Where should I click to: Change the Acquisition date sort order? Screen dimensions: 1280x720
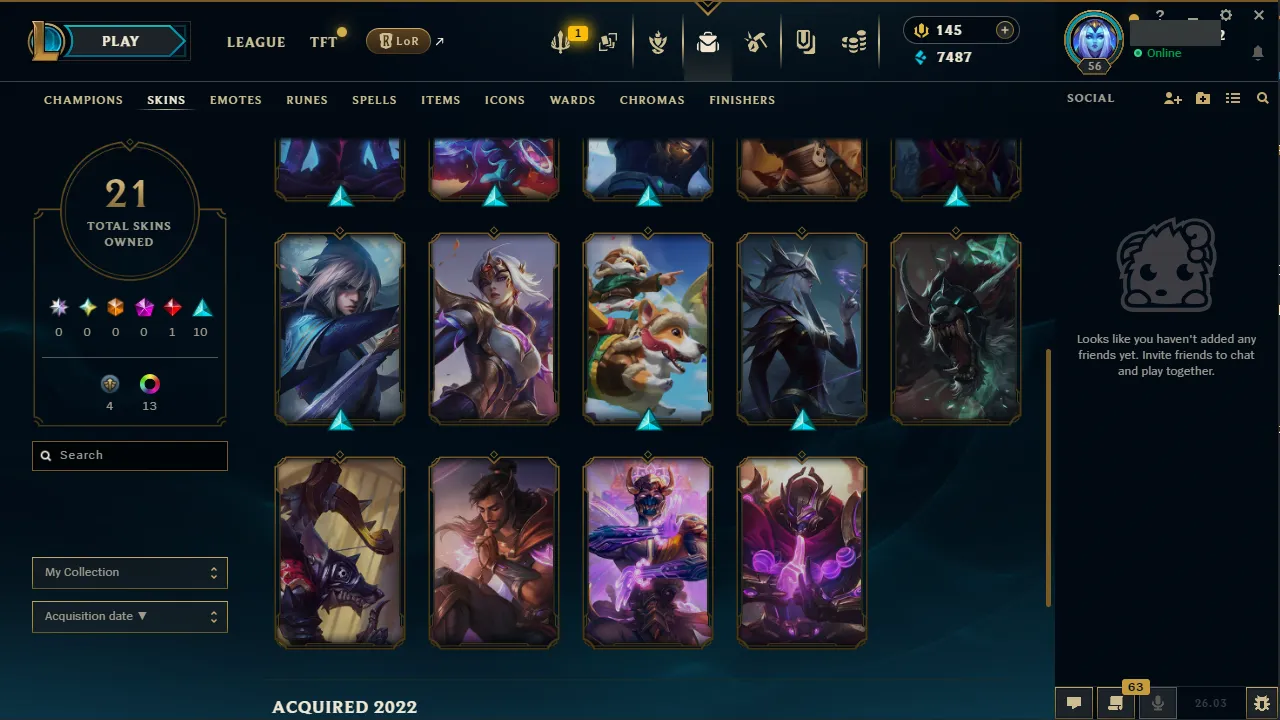(129, 616)
